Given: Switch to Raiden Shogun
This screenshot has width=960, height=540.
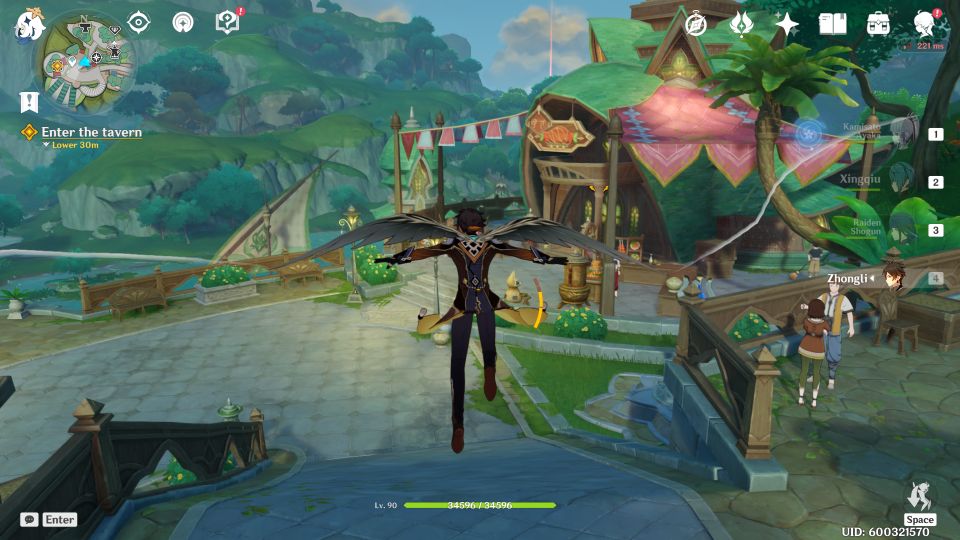Looking at the screenshot, I should coord(901,229).
